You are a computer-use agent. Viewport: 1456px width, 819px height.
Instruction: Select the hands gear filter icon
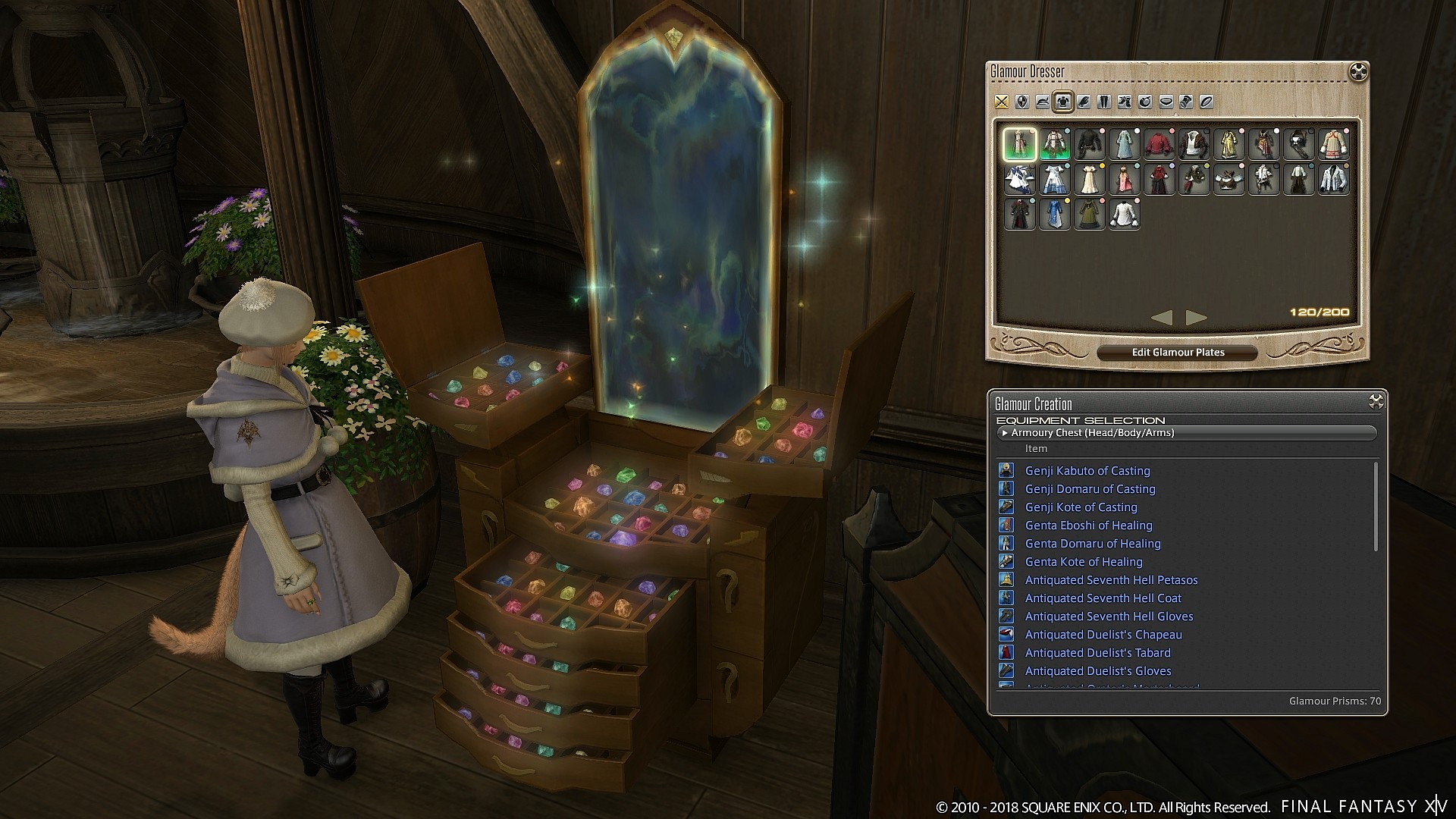(x=1084, y=102)
